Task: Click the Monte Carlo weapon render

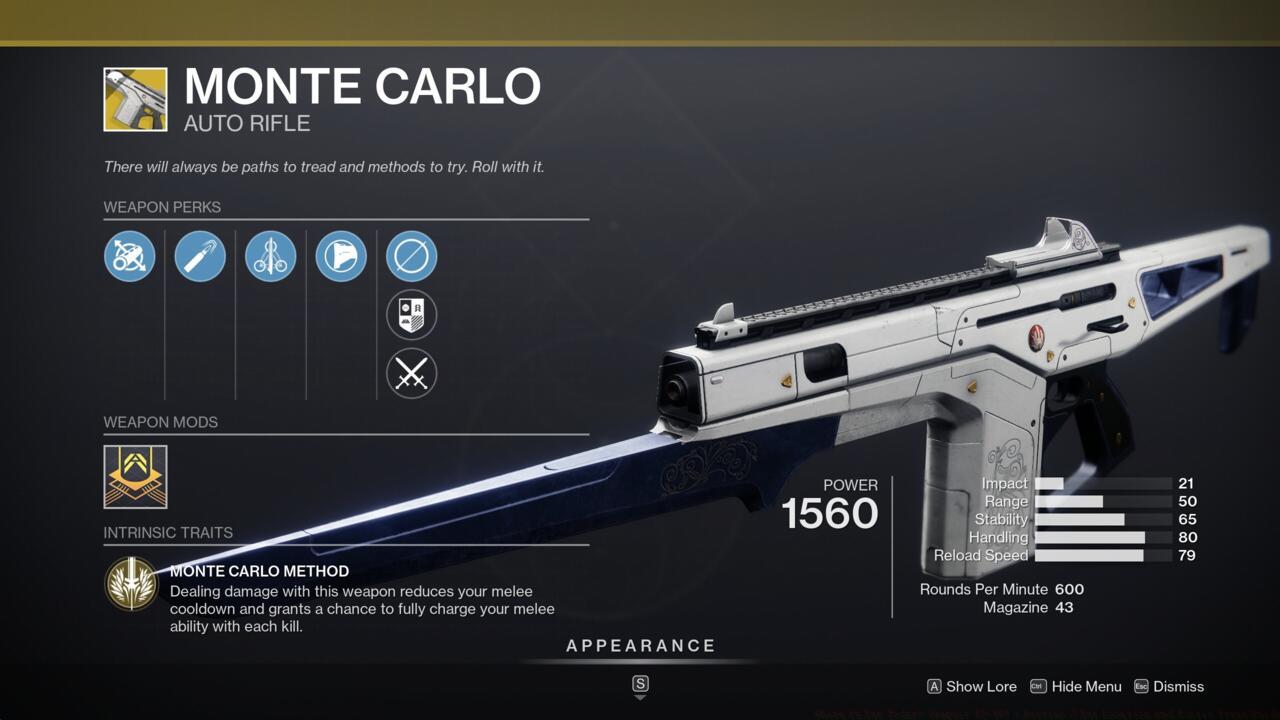Action: click(950, 340)
